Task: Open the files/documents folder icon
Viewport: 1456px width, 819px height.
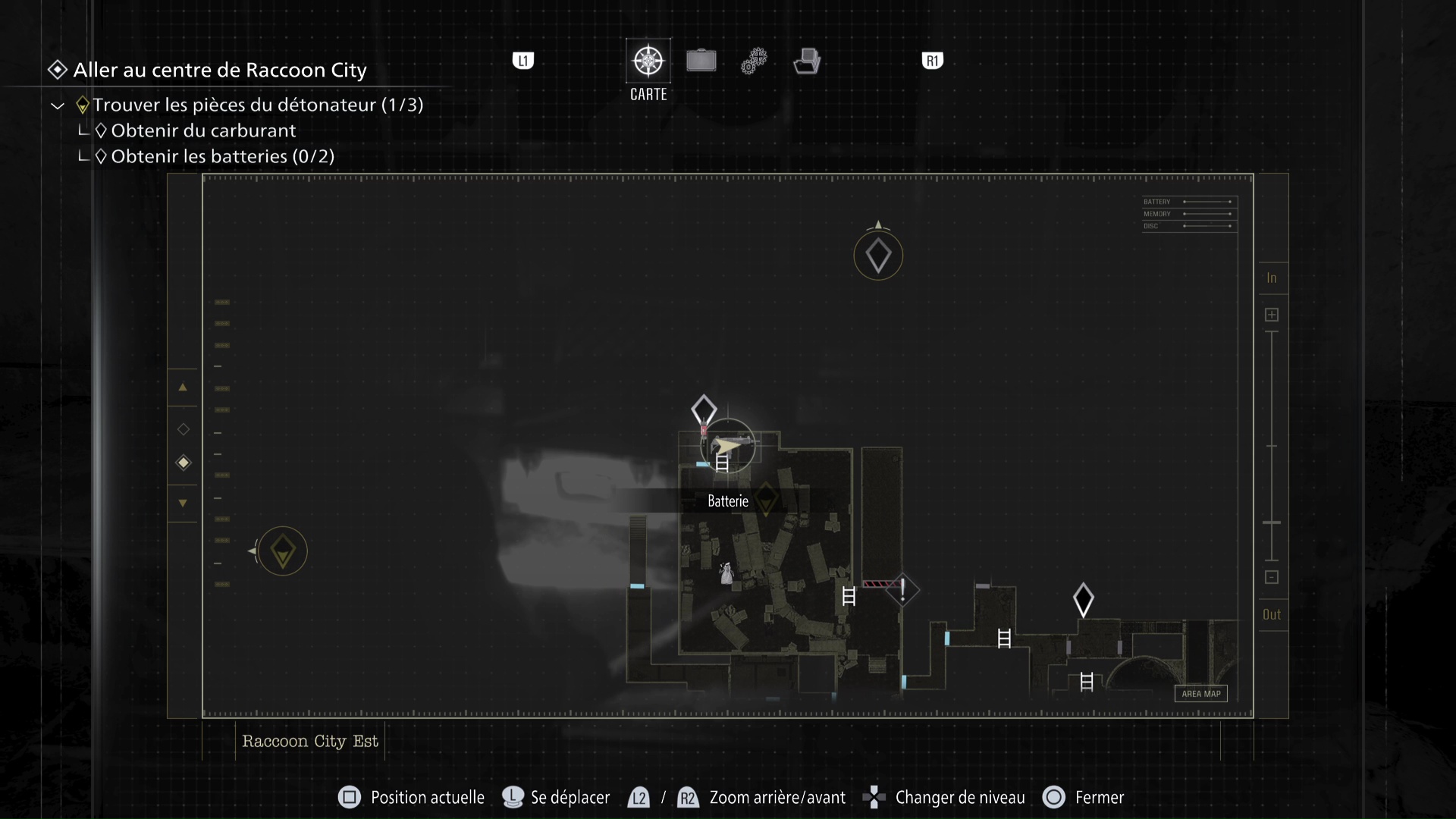Action: pos(807,61)
